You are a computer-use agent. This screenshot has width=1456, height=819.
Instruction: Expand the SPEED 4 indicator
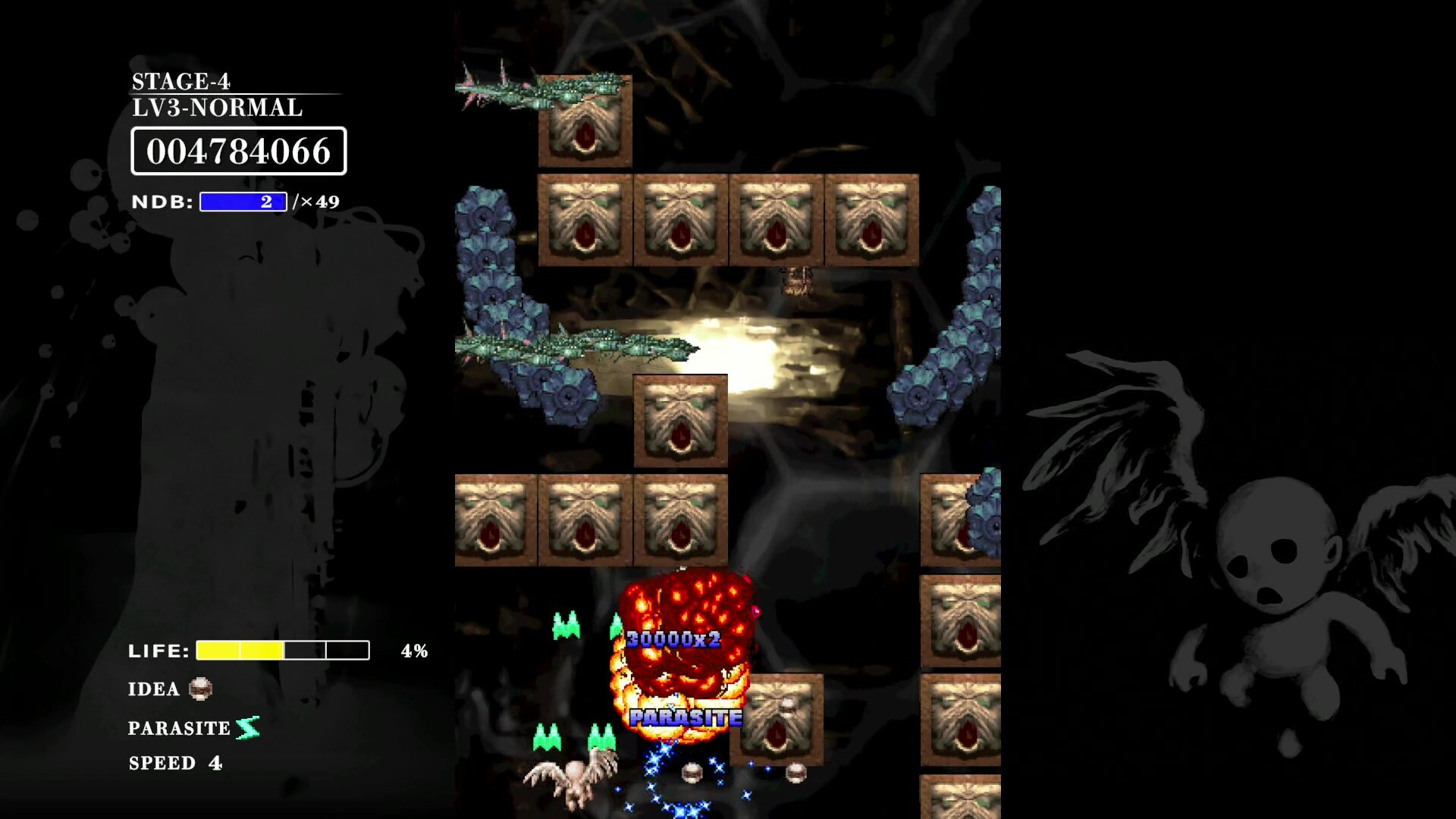175,764
